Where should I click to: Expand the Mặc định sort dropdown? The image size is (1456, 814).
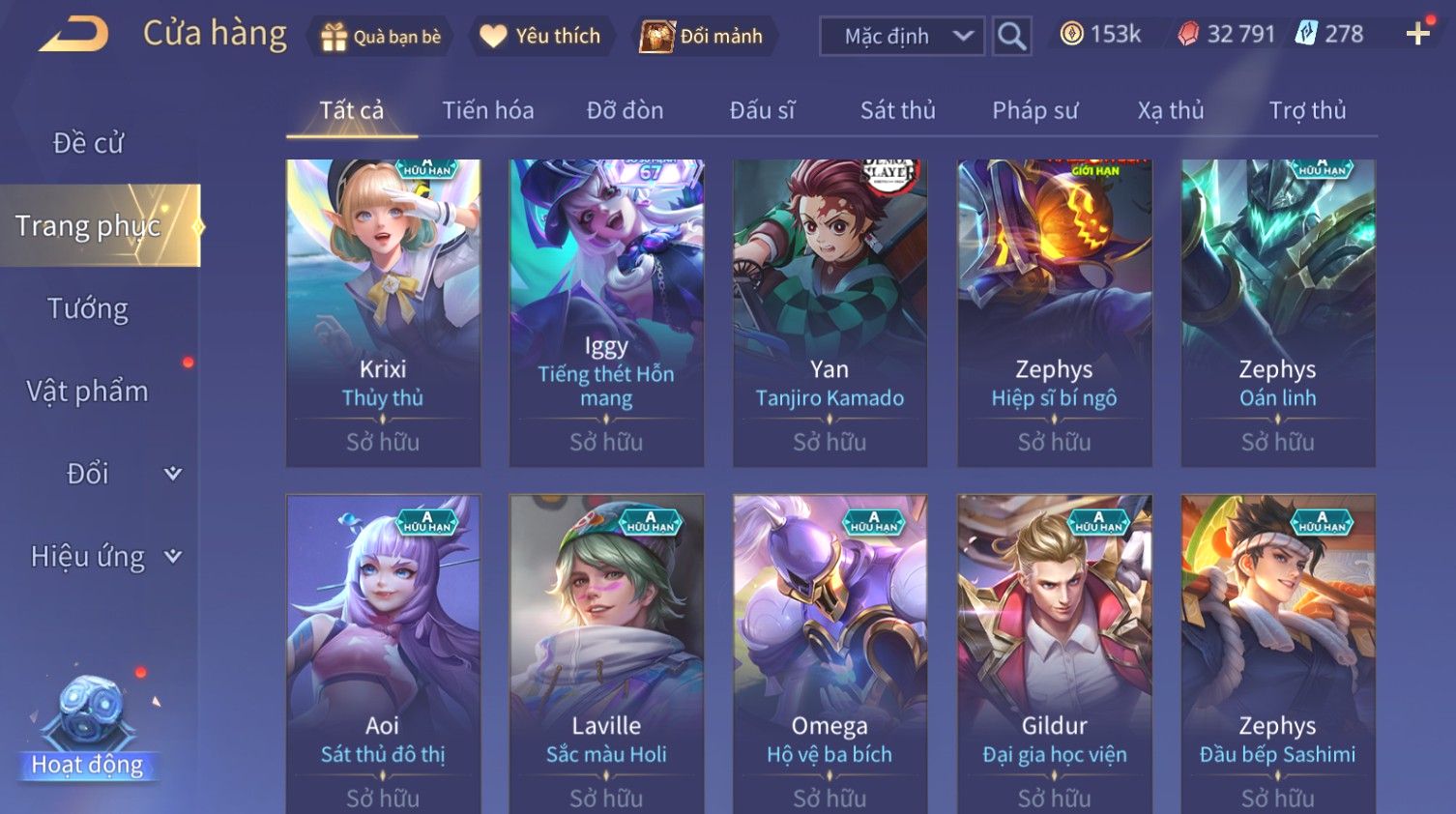pyautogui.click(x=901, y=37)
